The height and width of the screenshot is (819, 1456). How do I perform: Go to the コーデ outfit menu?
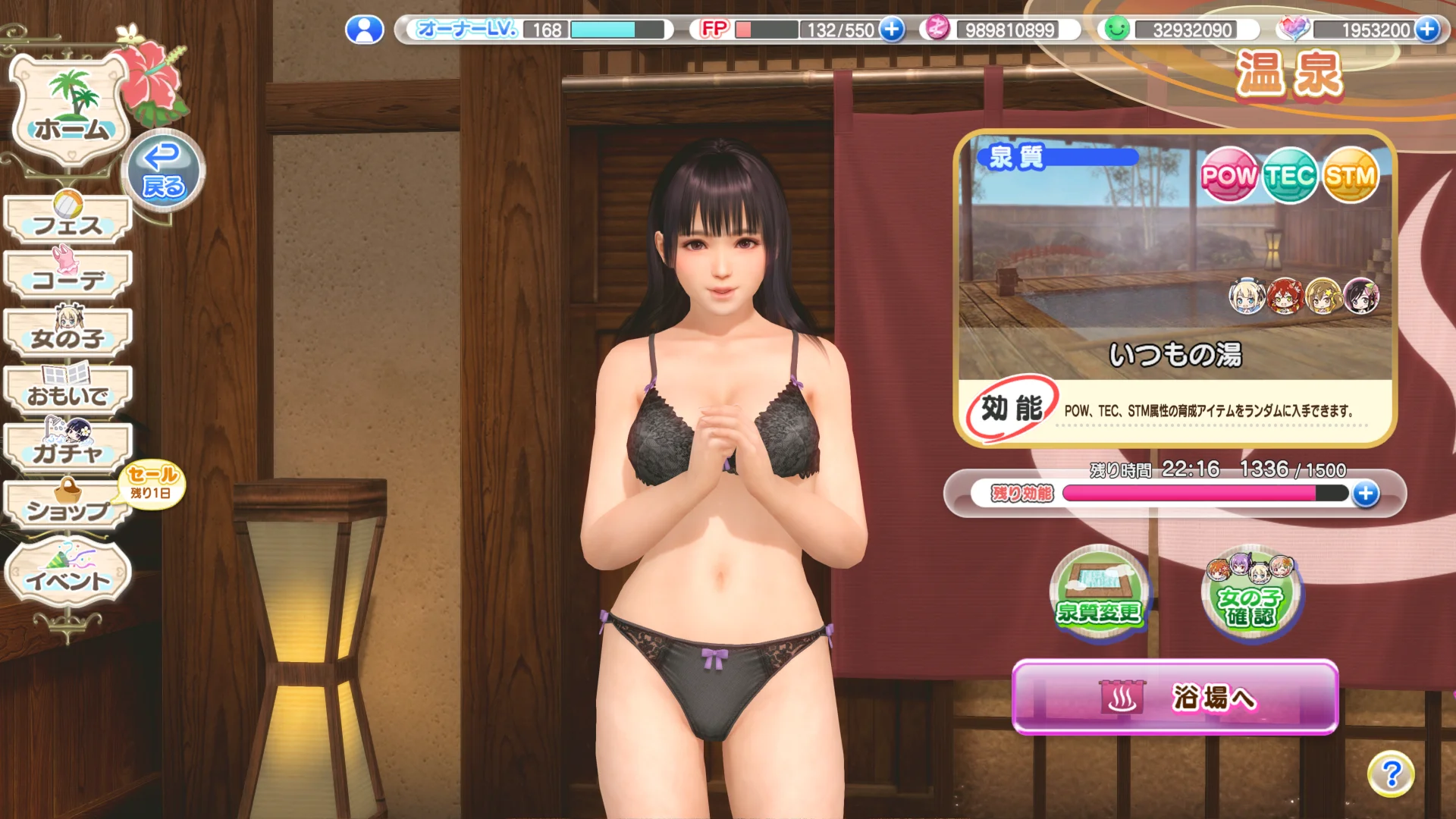tap(68, 277)
